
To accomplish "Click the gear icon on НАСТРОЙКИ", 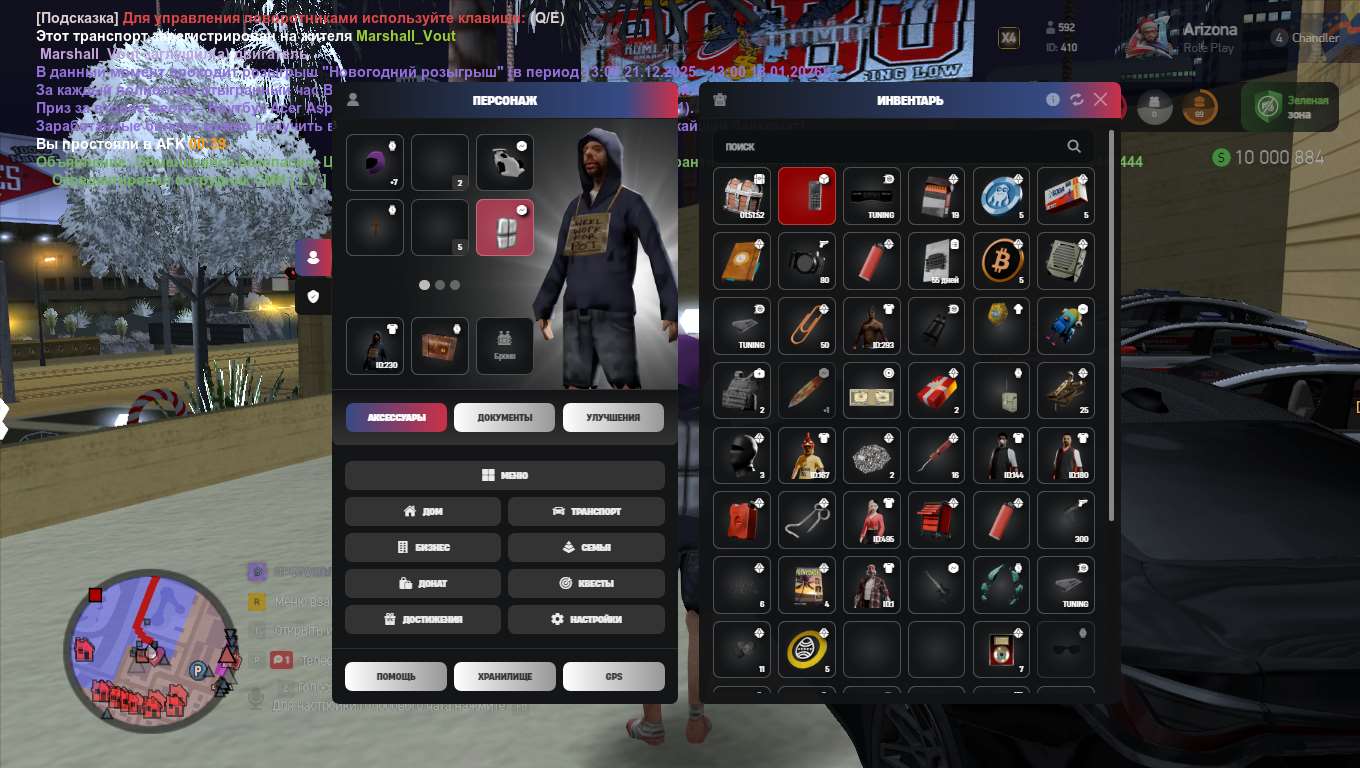I will point(558,619).
